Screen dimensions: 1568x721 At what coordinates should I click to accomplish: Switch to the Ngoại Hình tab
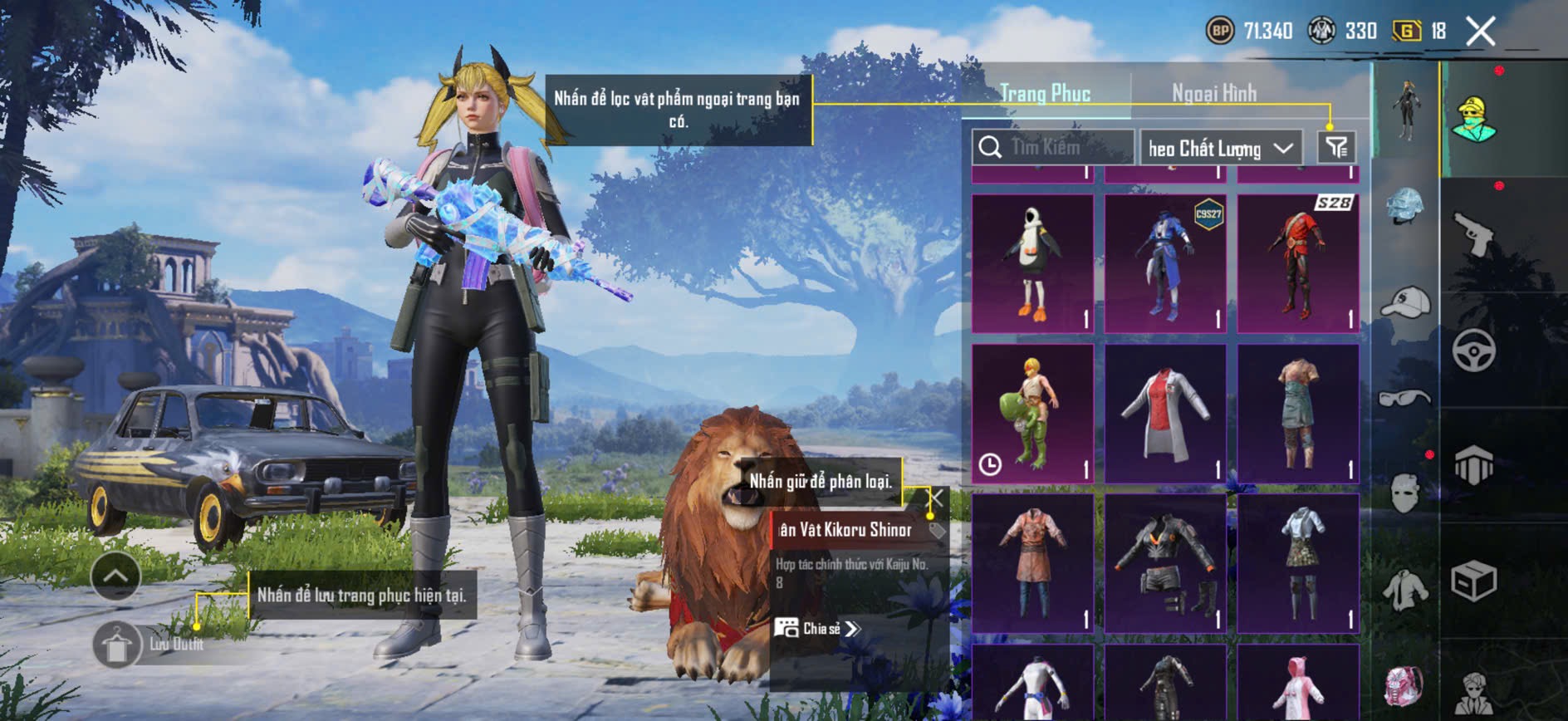pos(1213,93)
